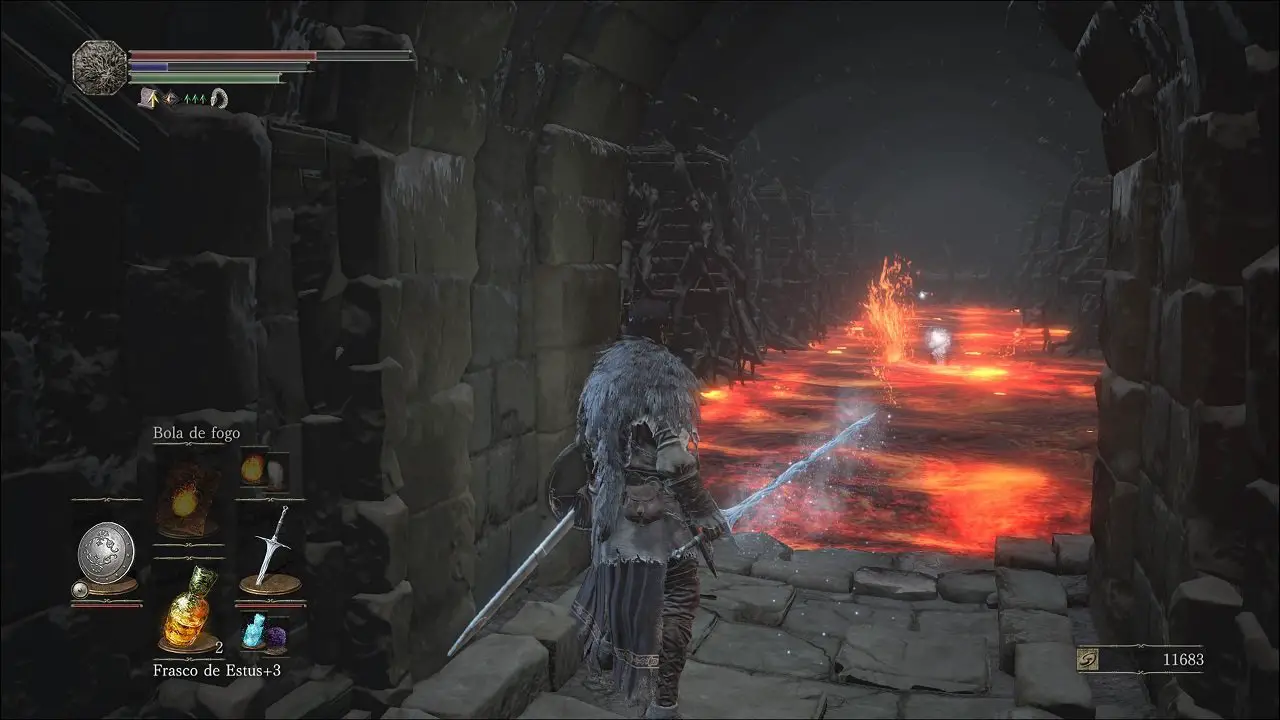Image resolution: width=1280 pixels, height=720 pixels.
Task: Select the equipped sword slot
Action: click(x=269, y=548)
